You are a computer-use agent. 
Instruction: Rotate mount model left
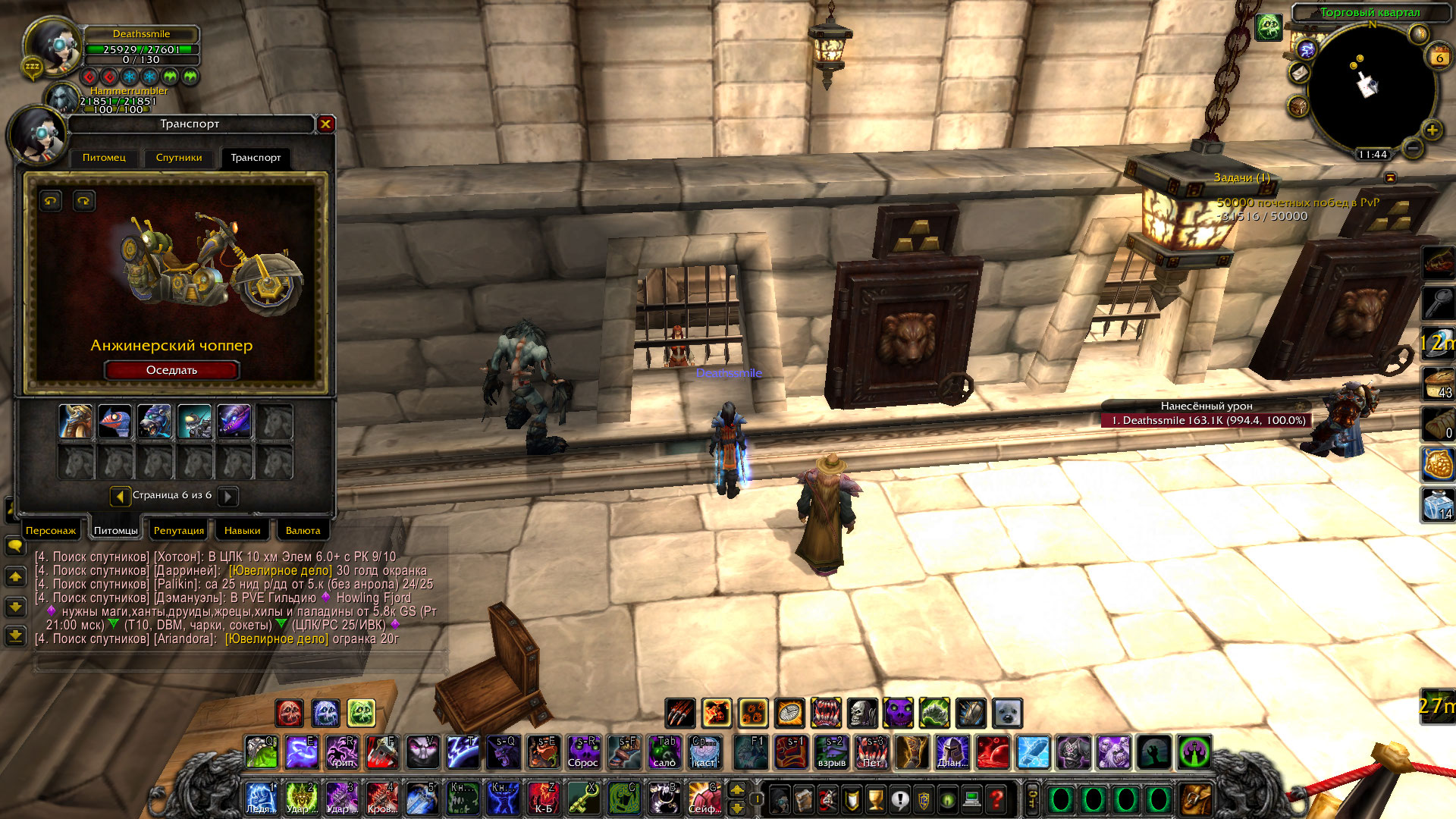click(51, 201)
